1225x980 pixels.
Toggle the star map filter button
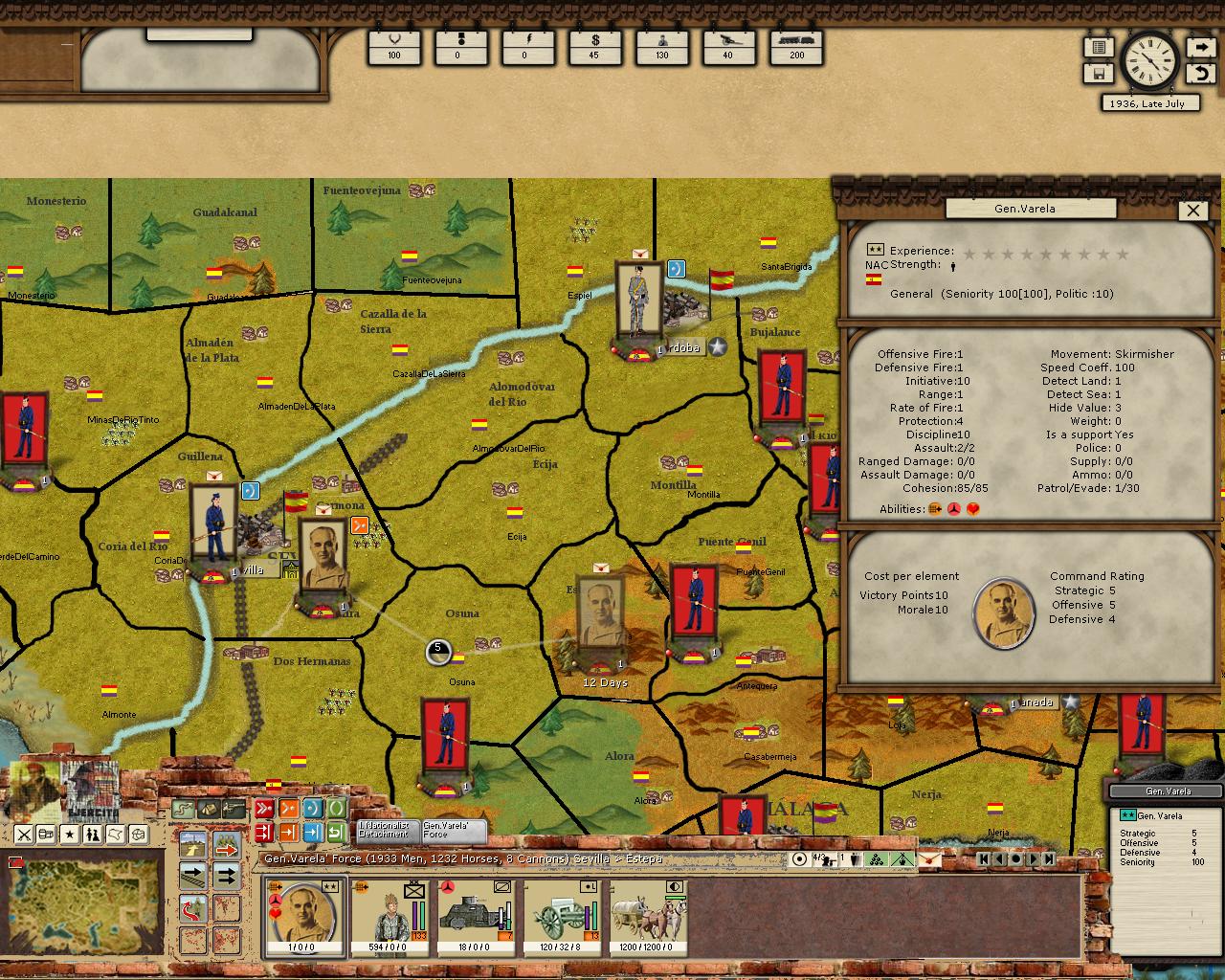click(70, 835)
